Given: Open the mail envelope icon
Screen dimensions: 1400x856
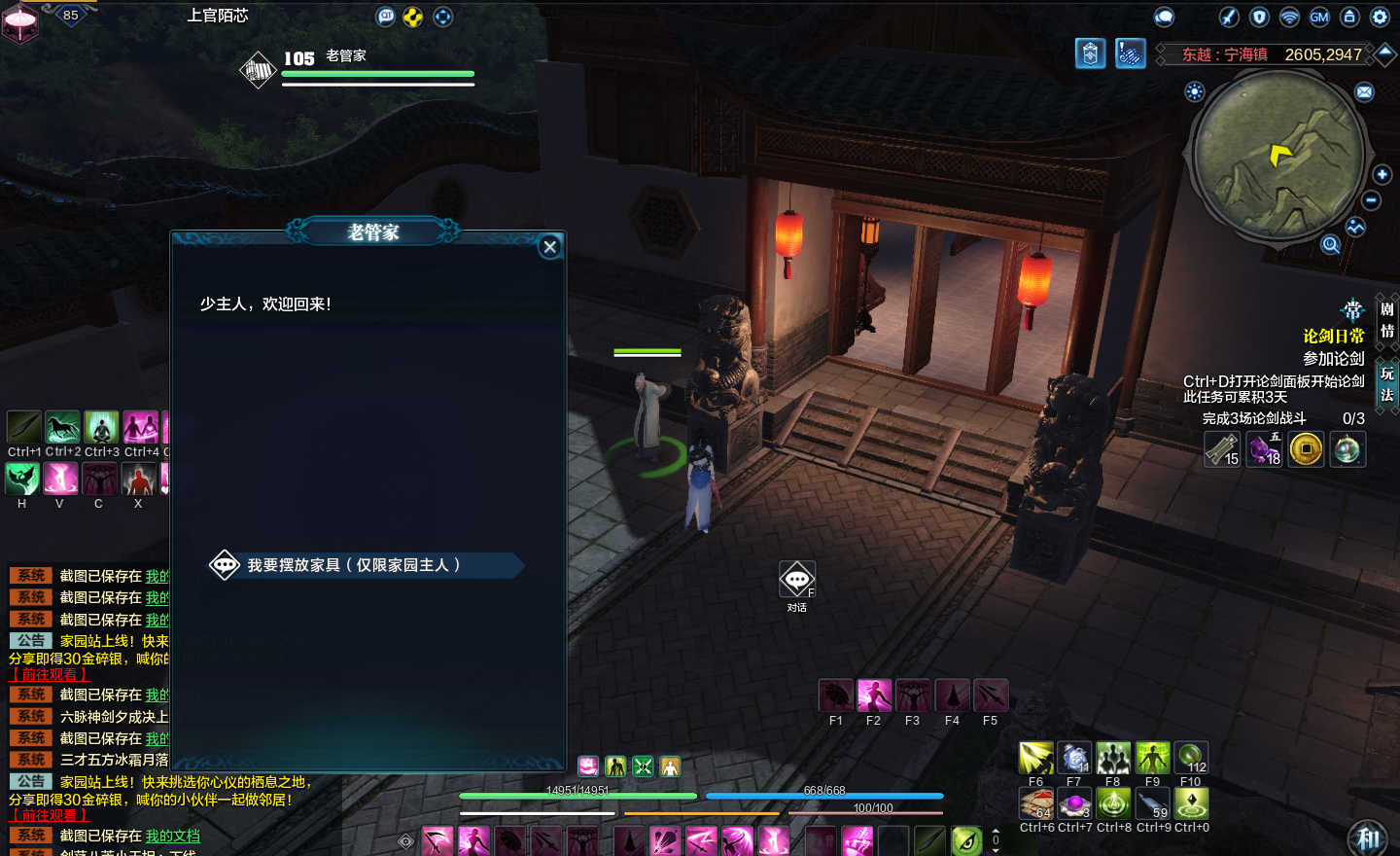Looking at the screenshot, I should tap(1365, 92).
